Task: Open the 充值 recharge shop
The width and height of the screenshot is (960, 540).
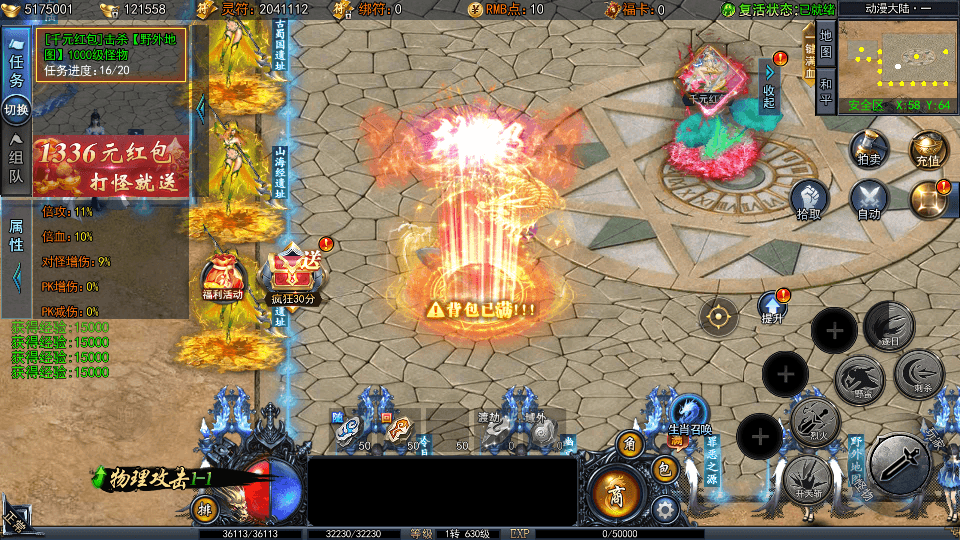Action: click(x=927, y=148)
